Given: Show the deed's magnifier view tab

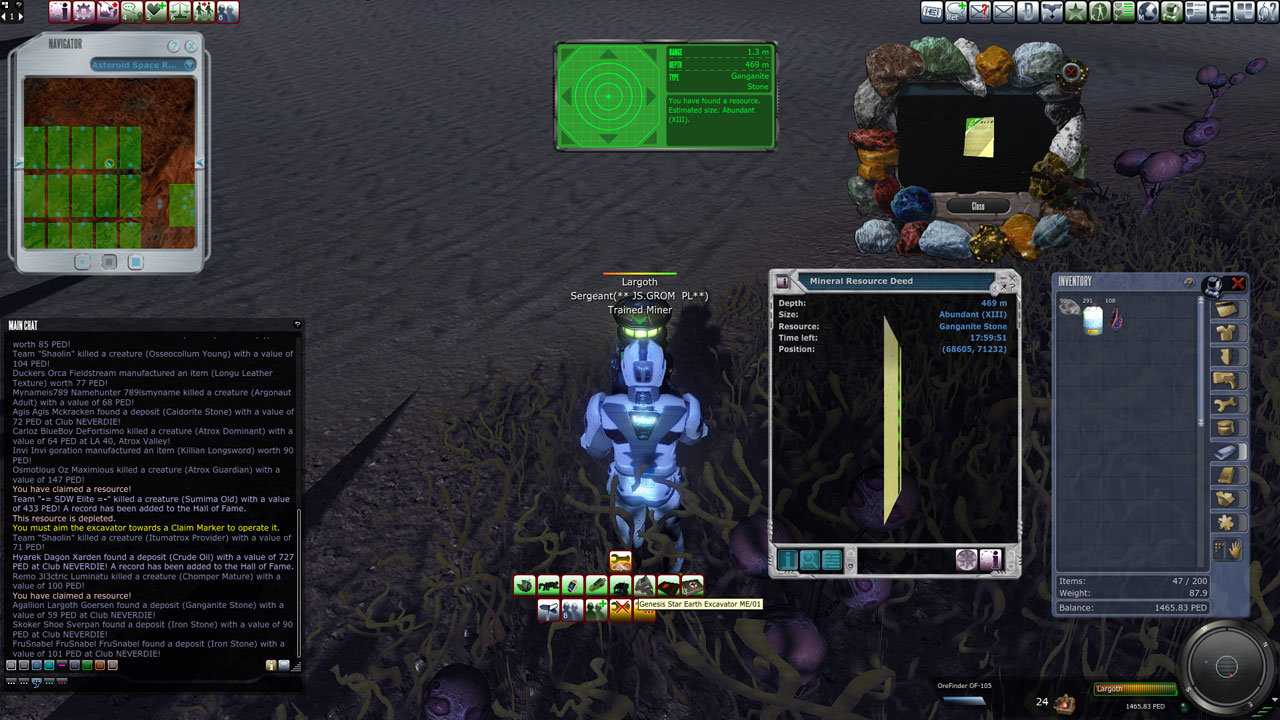Looking at the screenshot, I should (809, 560).
